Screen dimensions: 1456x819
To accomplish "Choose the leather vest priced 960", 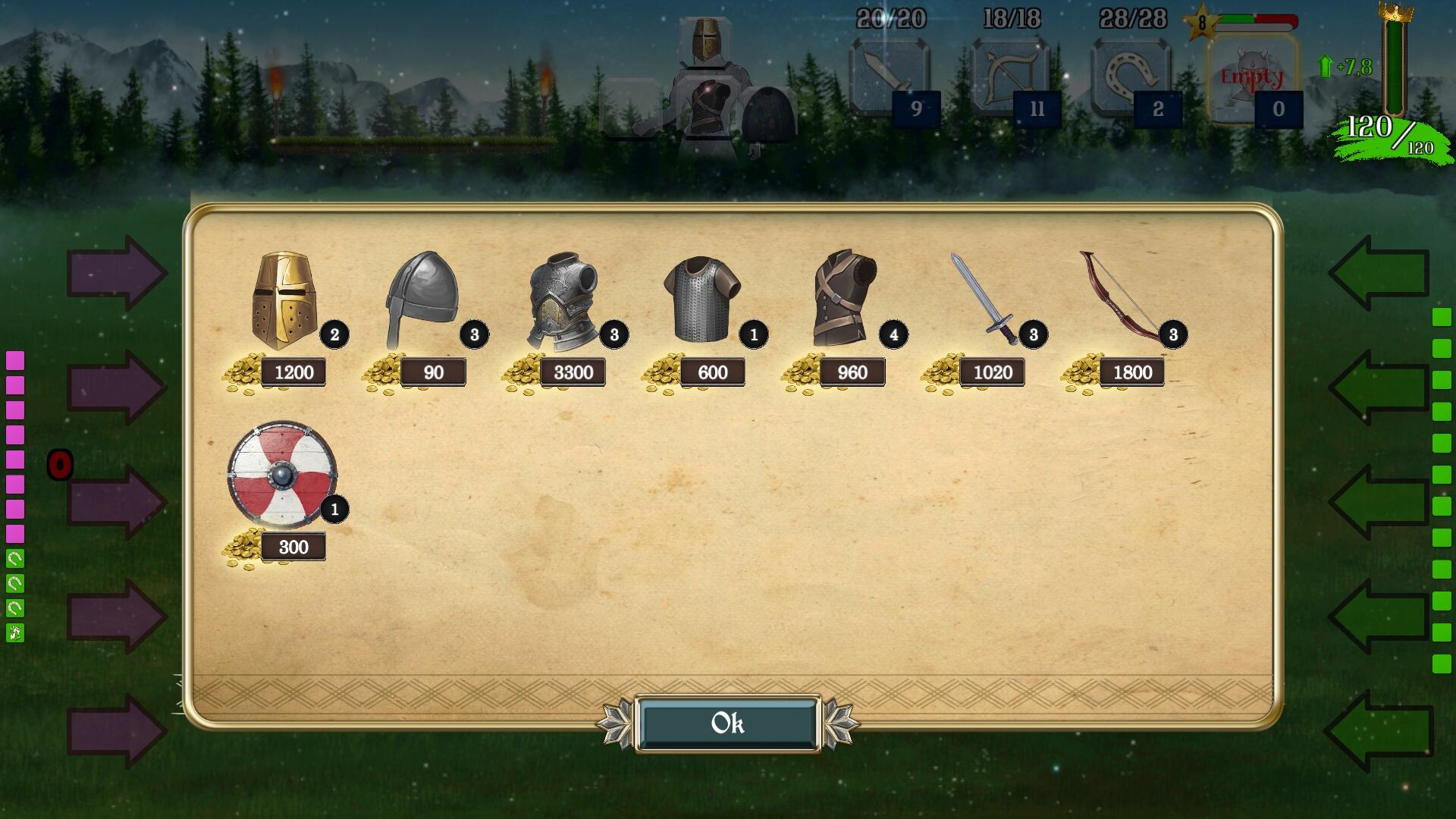I will point(840,296).
